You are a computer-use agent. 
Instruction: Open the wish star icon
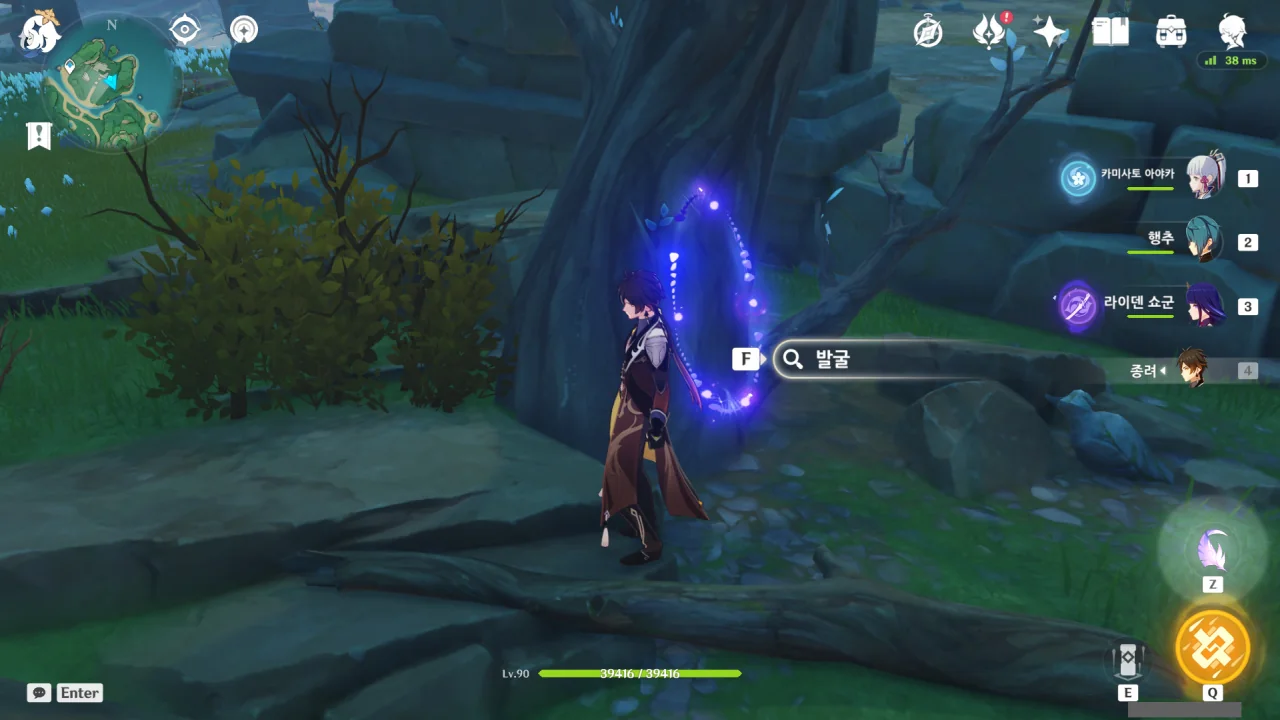(1050, 32)
